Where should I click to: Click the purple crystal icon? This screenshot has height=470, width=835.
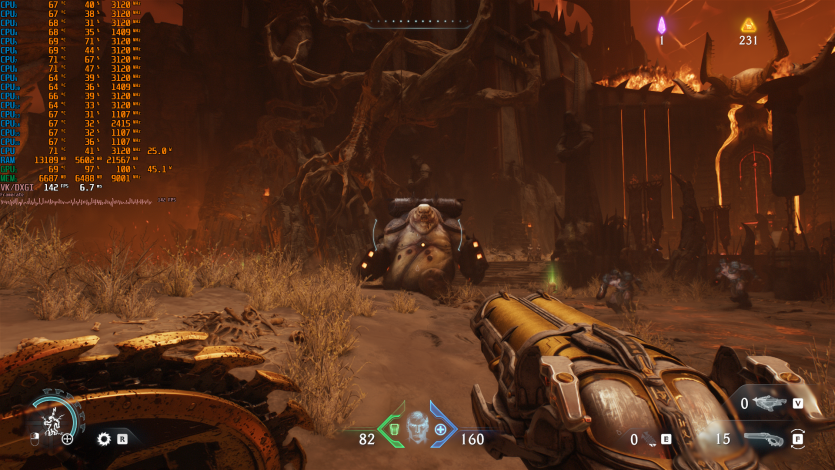pyautogui.click(x=661, y=25)
